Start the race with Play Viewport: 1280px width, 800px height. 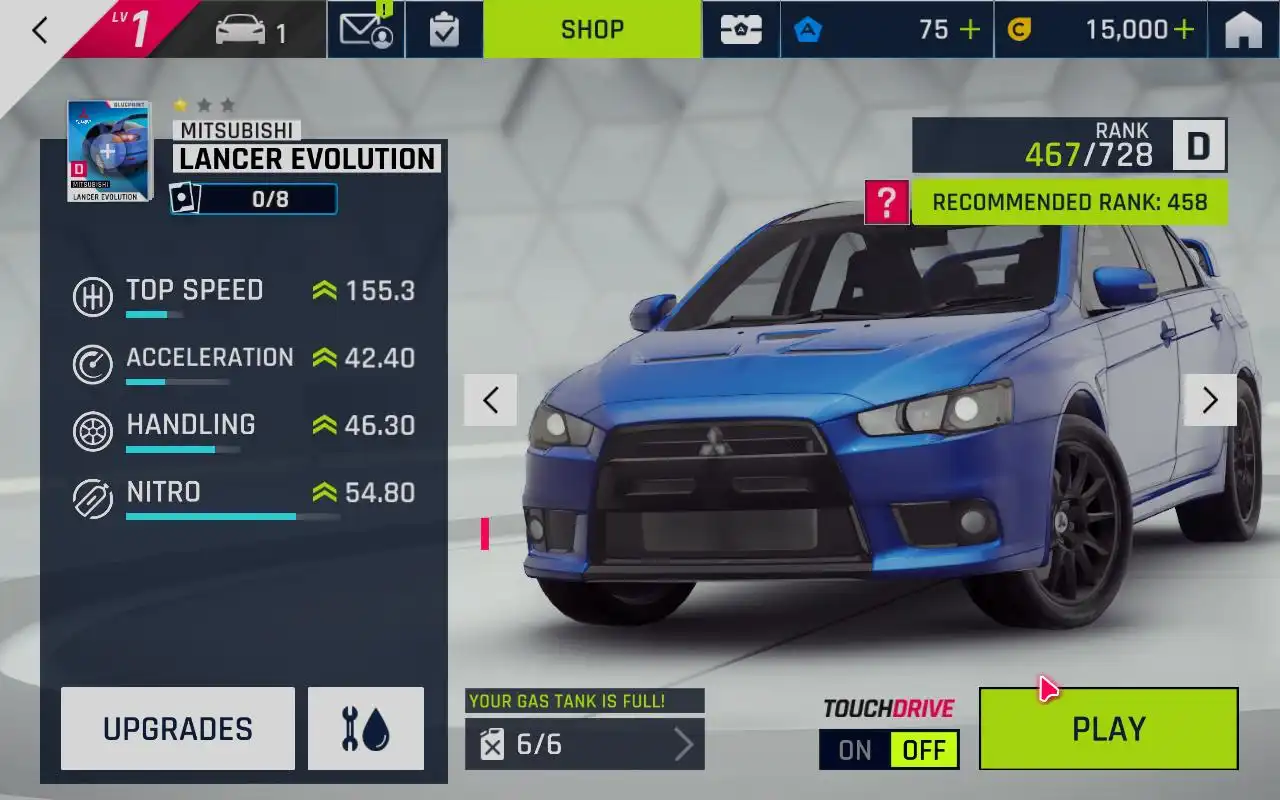(1108, 729)
